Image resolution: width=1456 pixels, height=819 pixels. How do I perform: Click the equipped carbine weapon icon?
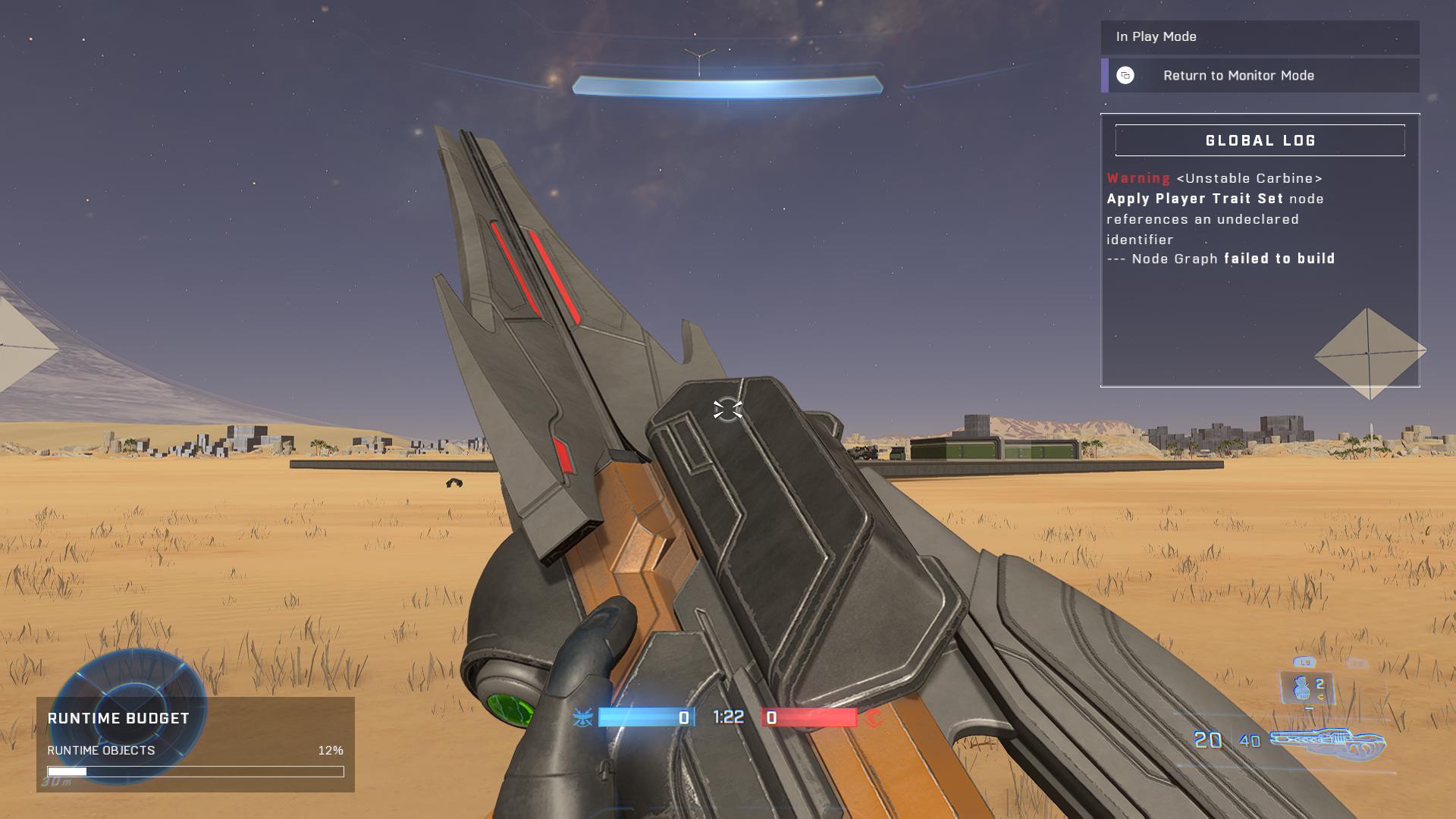[1328, 742]
